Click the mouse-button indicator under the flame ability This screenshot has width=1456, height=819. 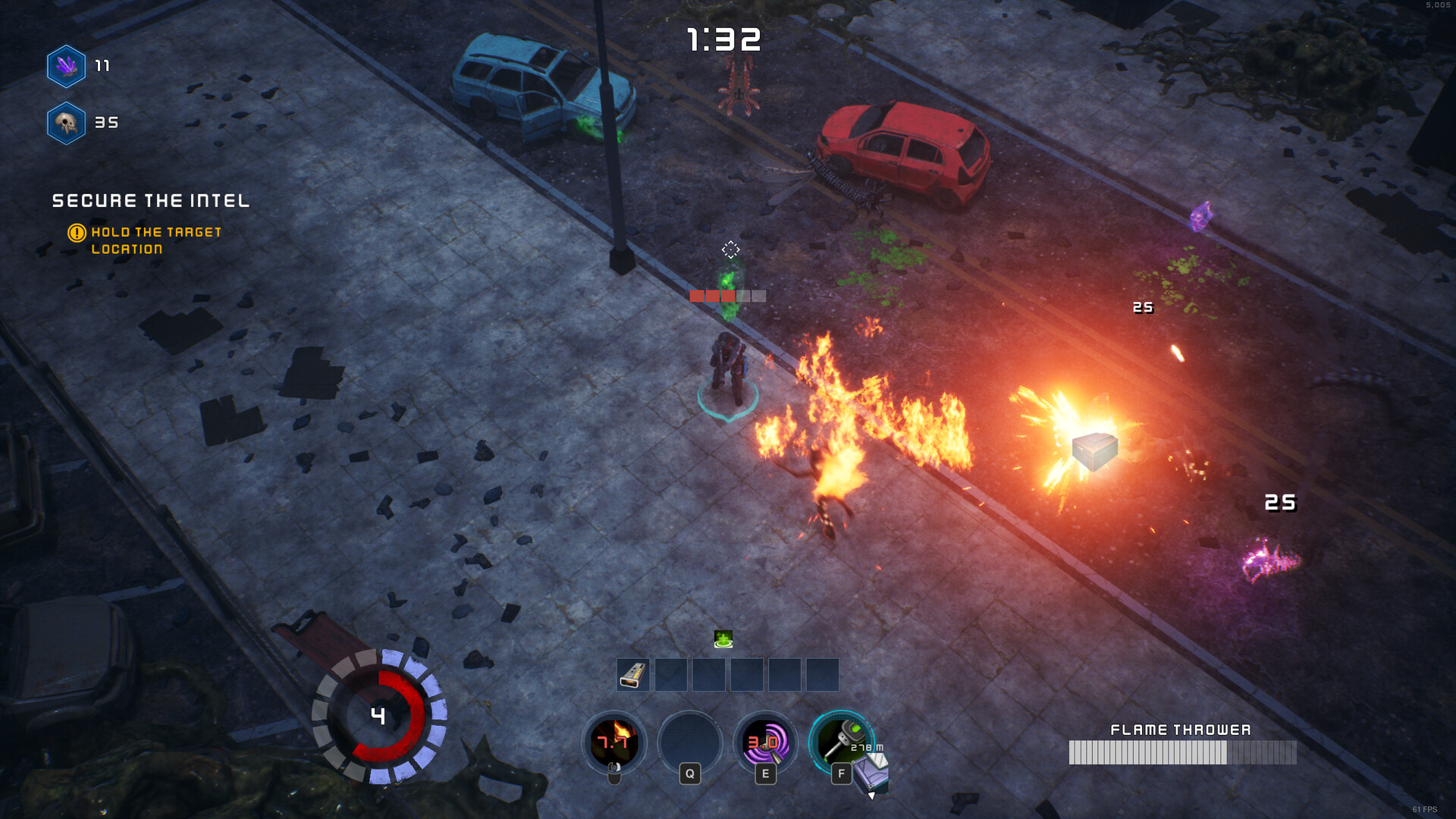pyautogui.click(x=613, y=773)
